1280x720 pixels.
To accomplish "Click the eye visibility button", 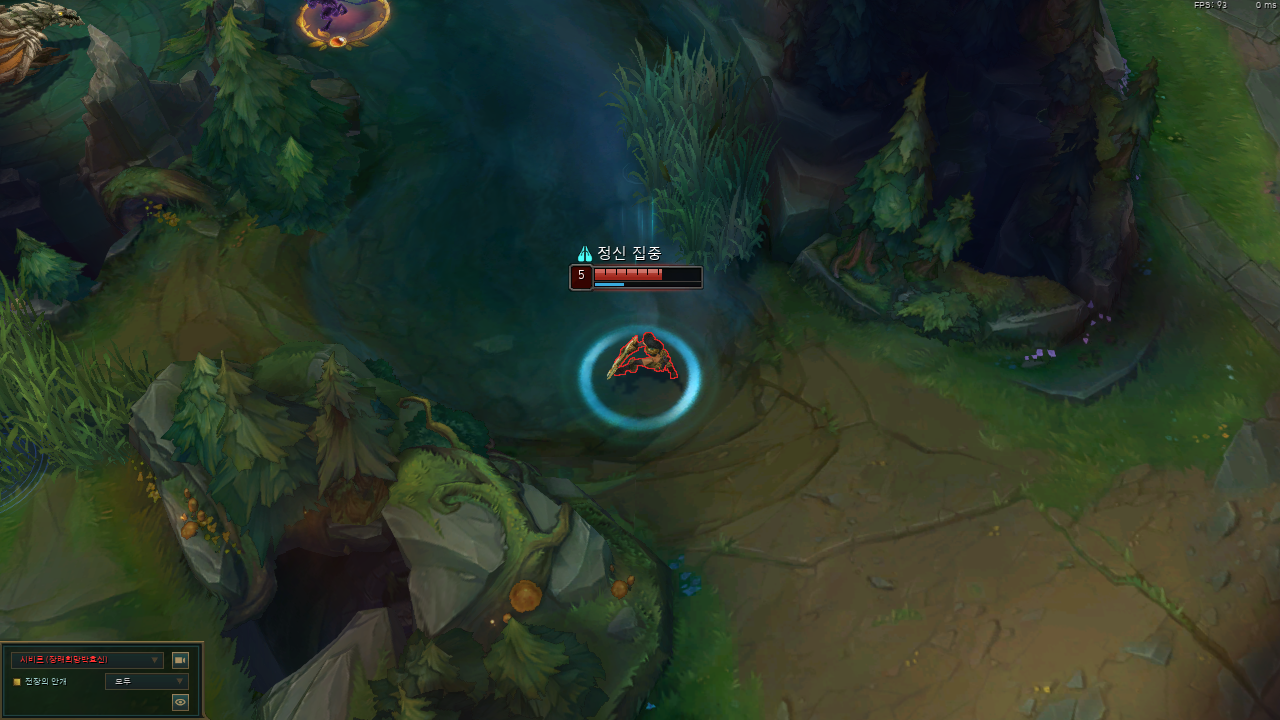I will [180, 703].
